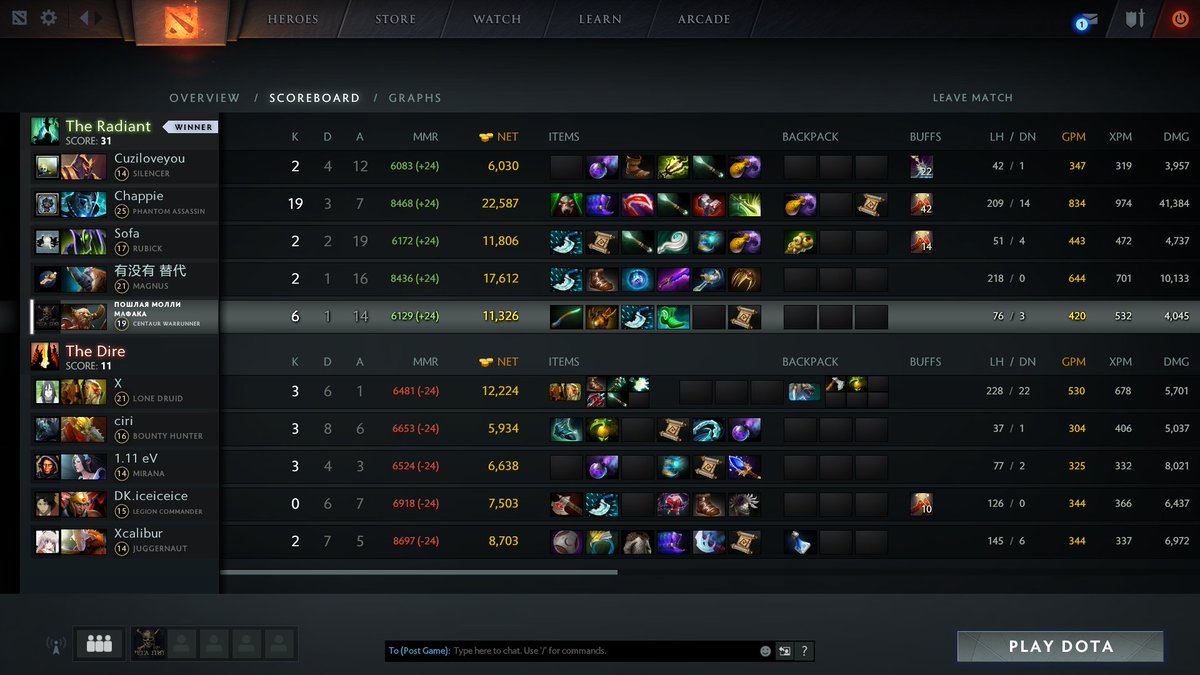This screenshot has height=675, width=1200.
Task: Open the Watch section
Action: click(497, 19)
